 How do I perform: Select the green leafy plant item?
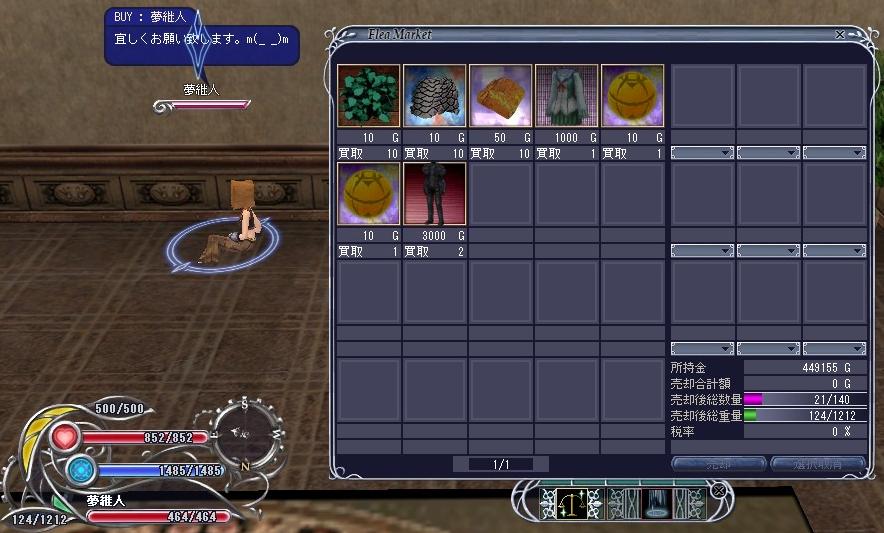click(x=368, y=96)
